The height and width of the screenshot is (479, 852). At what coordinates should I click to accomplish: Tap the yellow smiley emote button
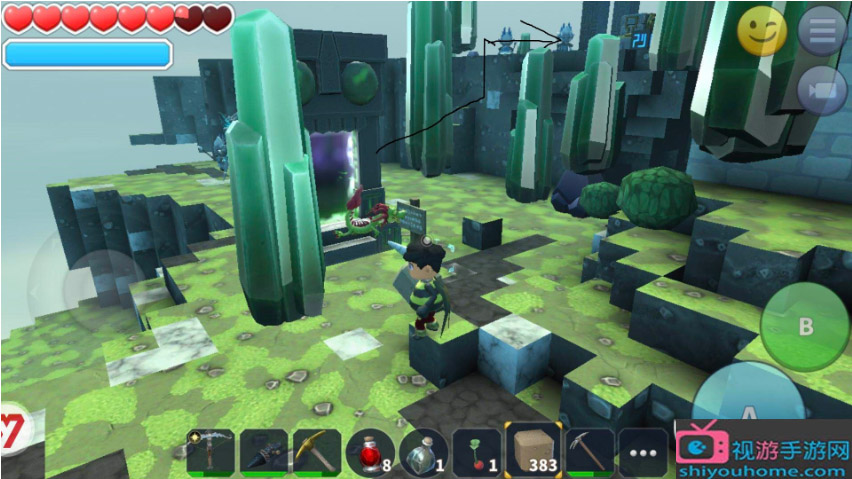[x=762, y=31]
